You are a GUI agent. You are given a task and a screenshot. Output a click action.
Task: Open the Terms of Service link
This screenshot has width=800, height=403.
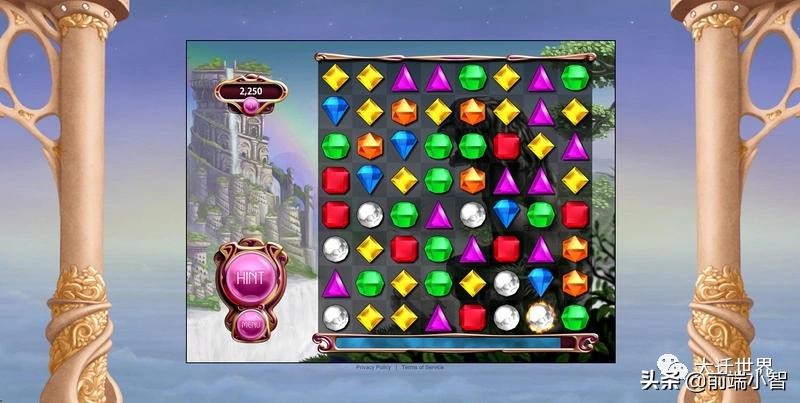423,368
